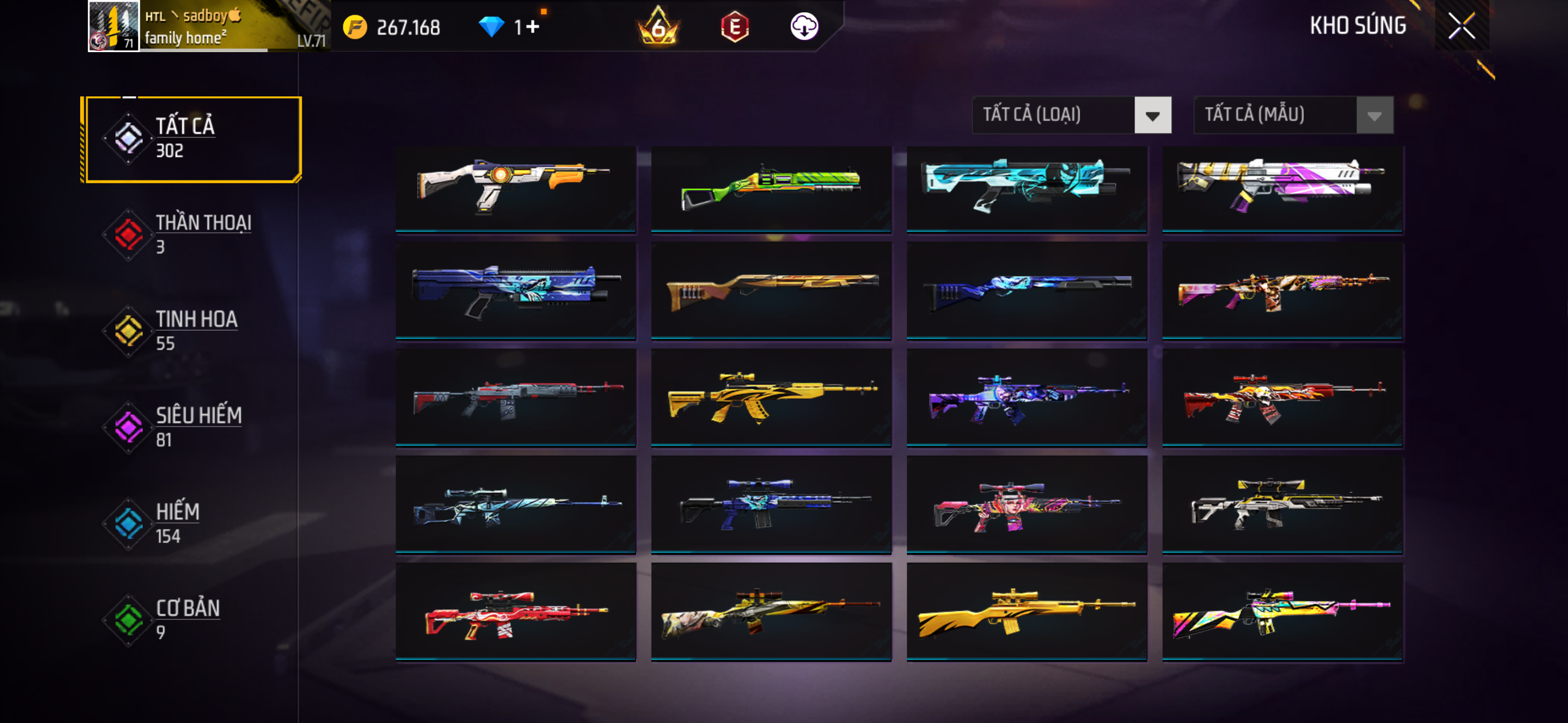The height and width of the screenshot is (723, 1568).
Task: View the gold rank 6 emblem
Action: coord(657,27)
